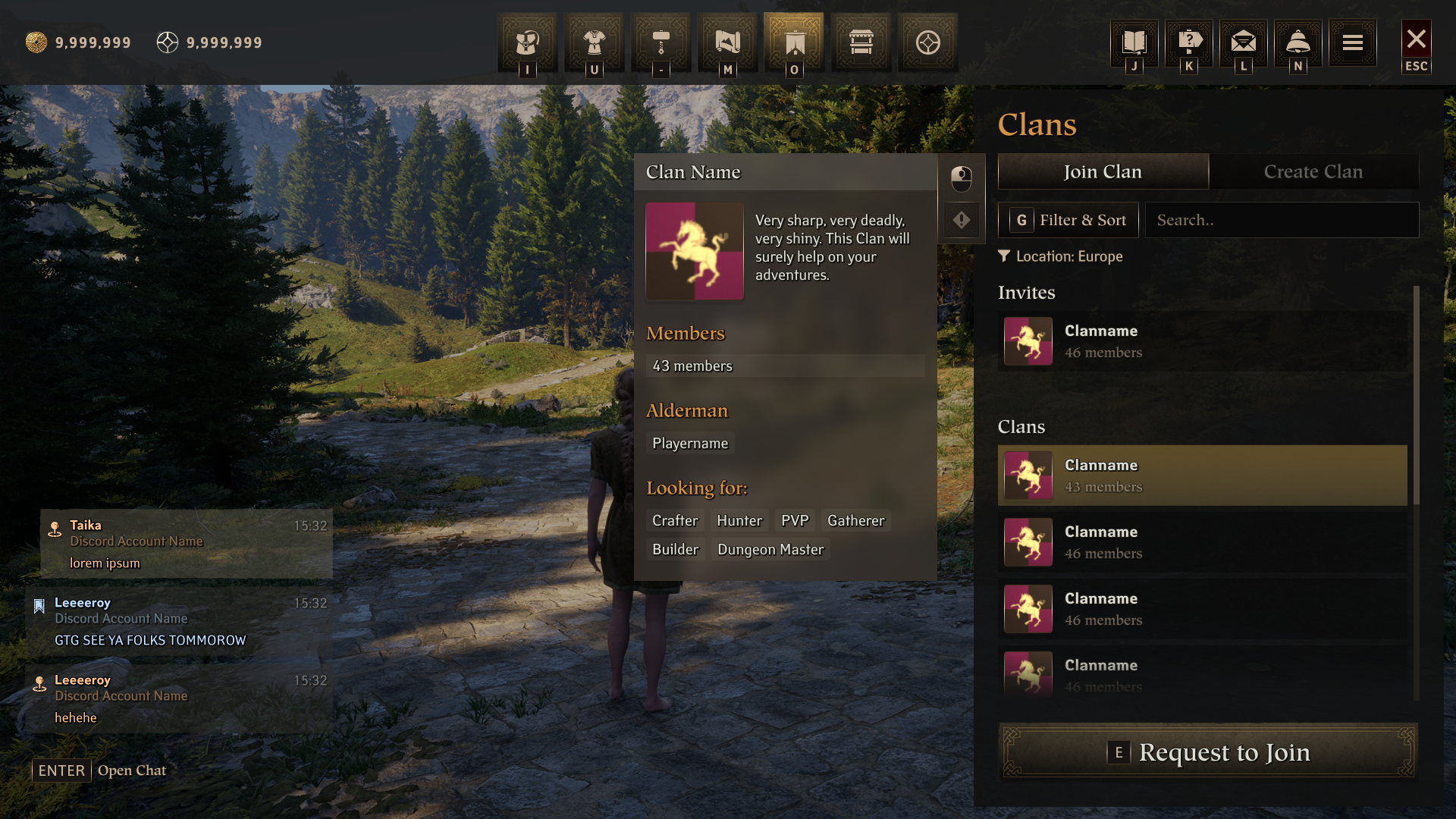Open the hammer crafting menu icon
Viewport: 1456px width, 819px height.
(x=661, y=42)
